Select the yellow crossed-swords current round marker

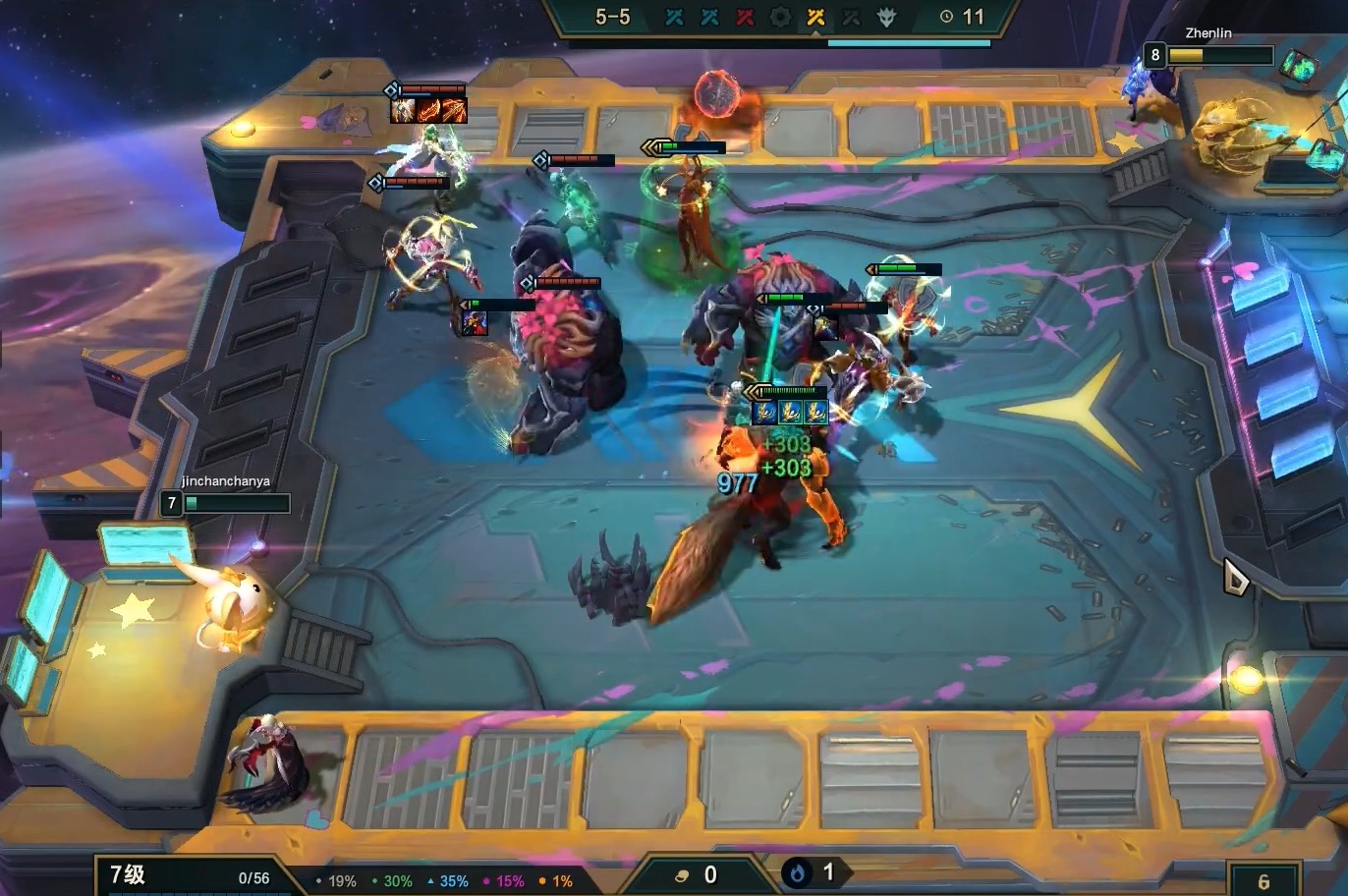(815, 17)
